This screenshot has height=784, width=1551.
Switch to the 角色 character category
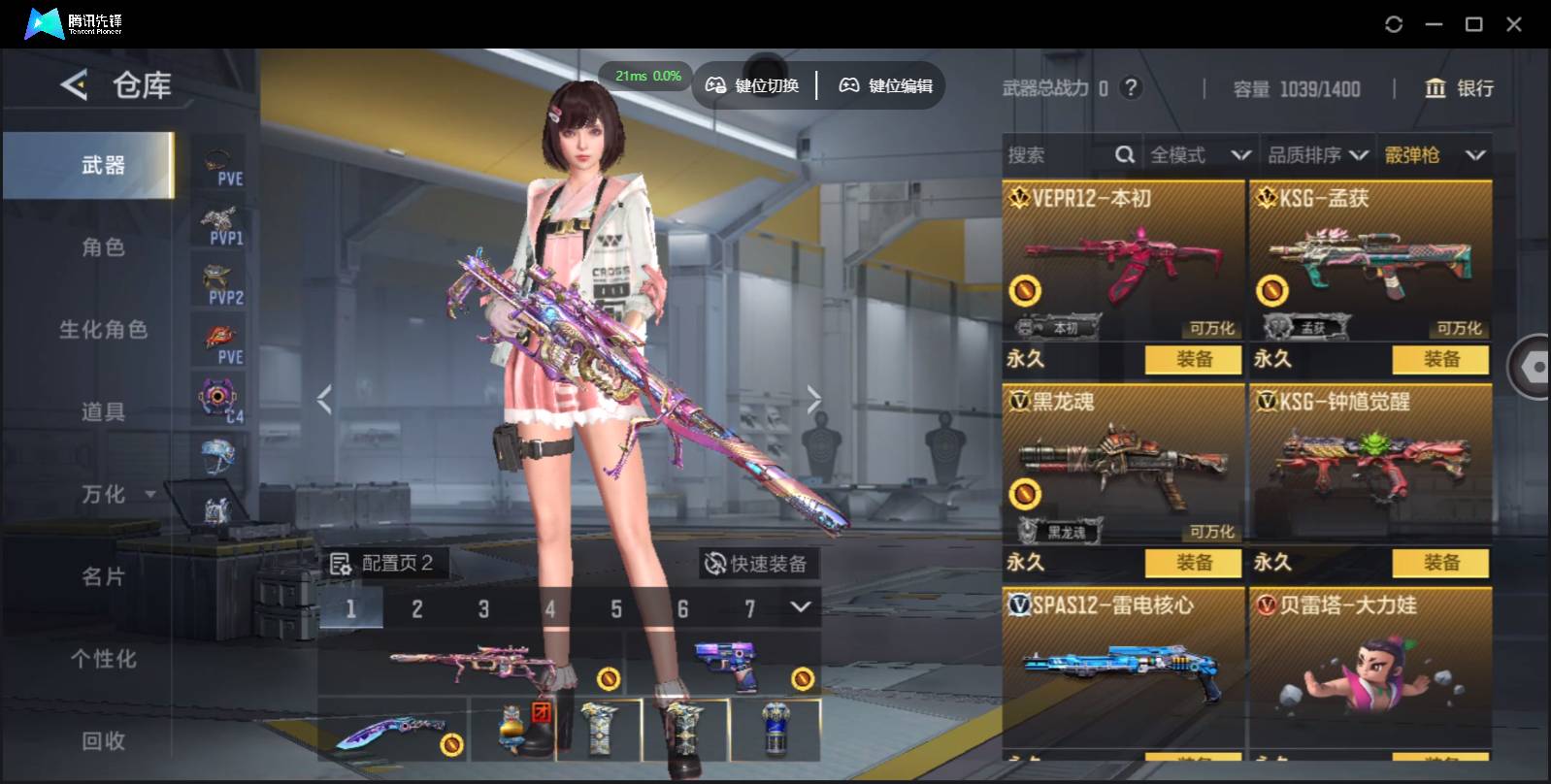tap(102, 247)
